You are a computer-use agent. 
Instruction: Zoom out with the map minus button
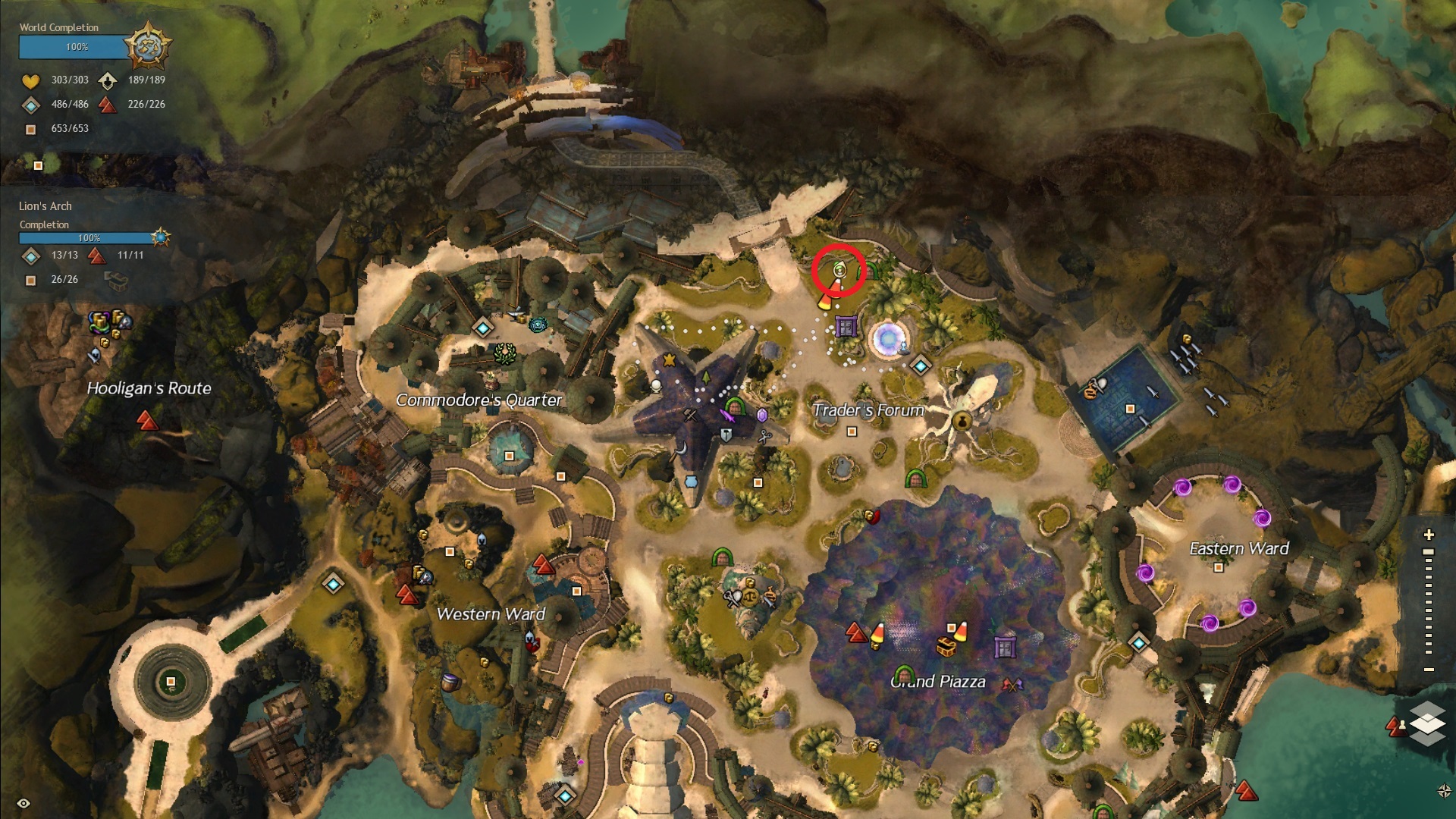click(x=1429, y=670)
